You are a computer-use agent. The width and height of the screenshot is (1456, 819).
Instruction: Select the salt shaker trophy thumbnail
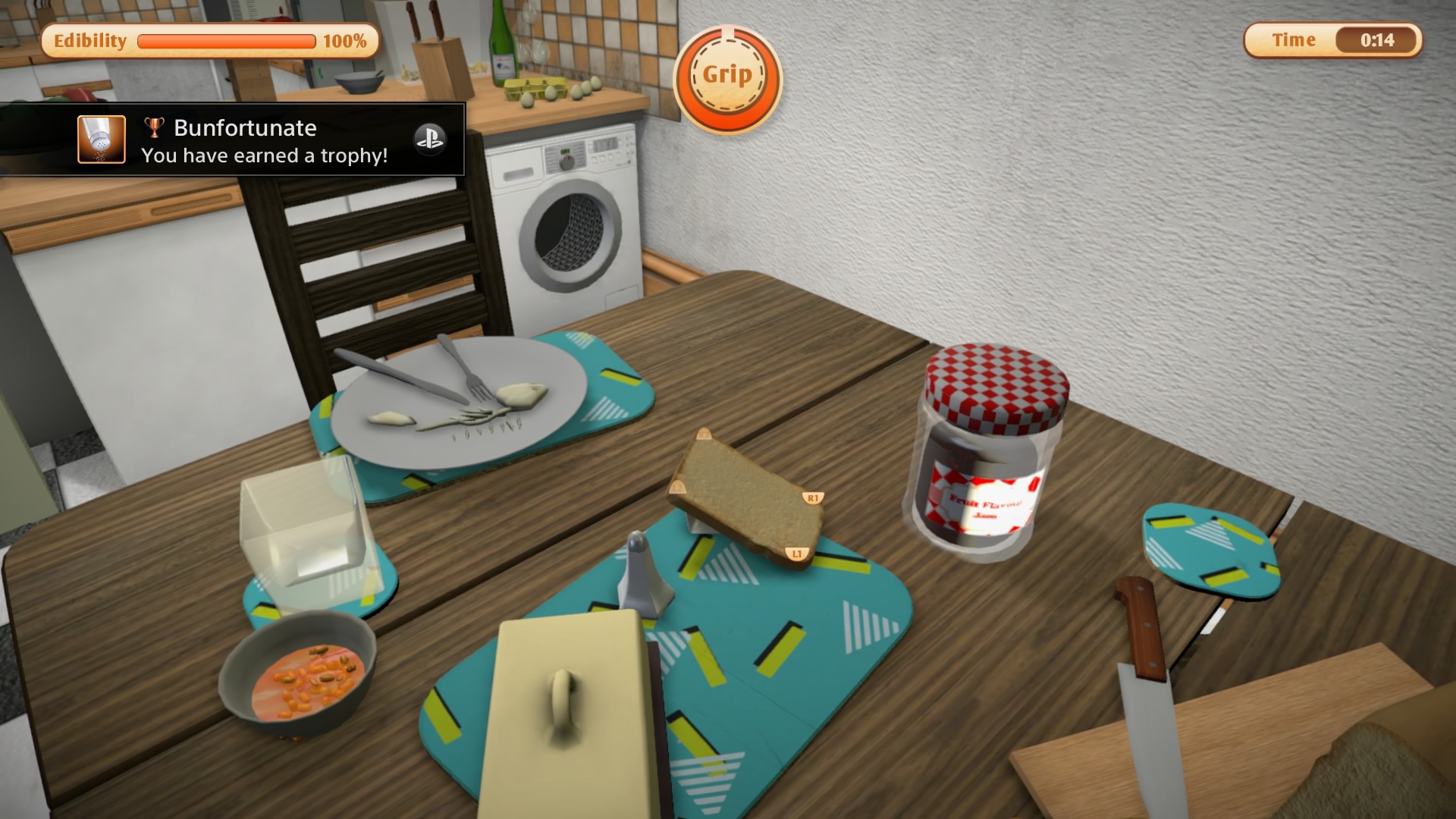click(102, 140)
